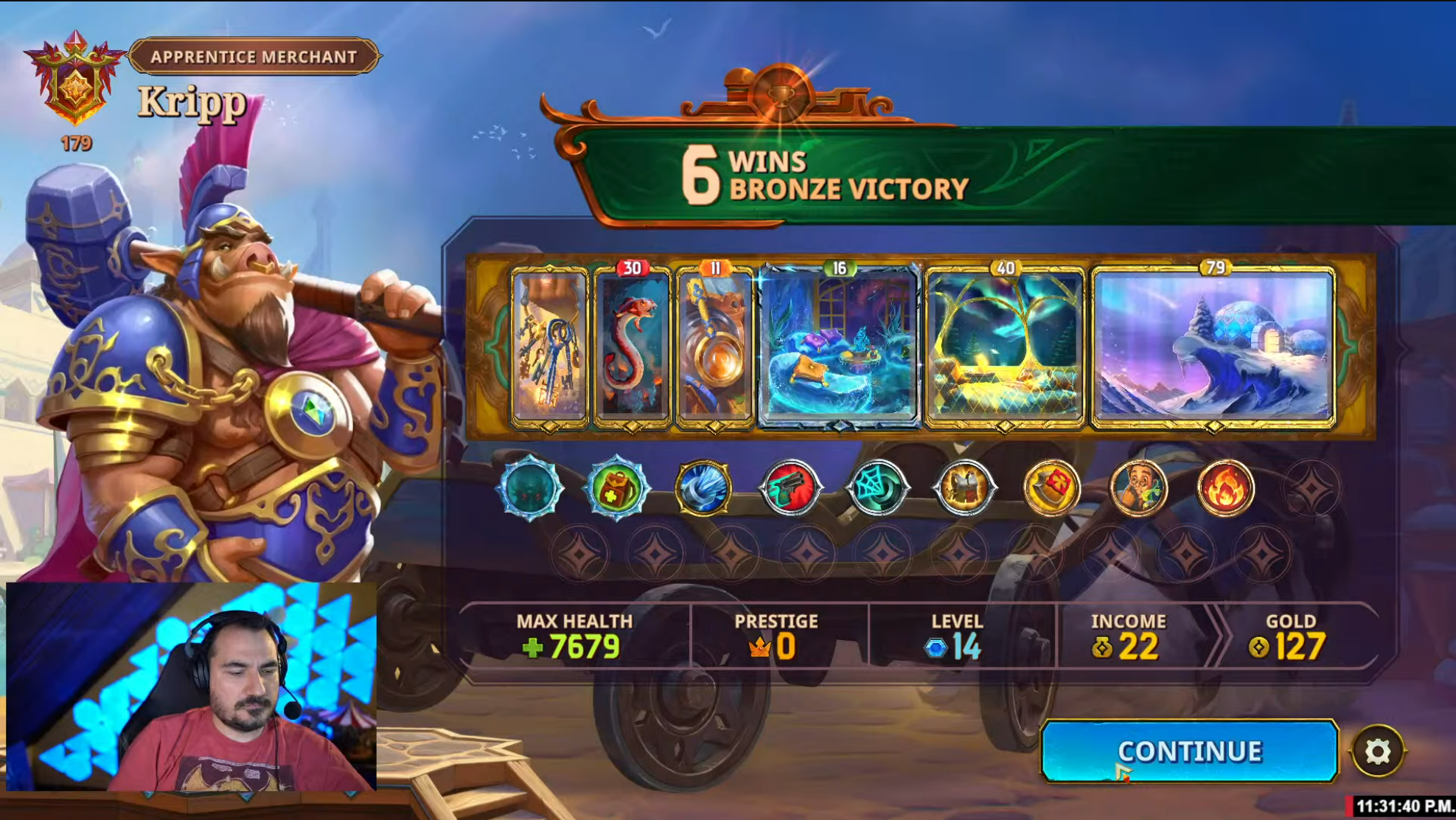
Task: Click the first-aid backpack skill icon
Action: click(x=616, y=487)
